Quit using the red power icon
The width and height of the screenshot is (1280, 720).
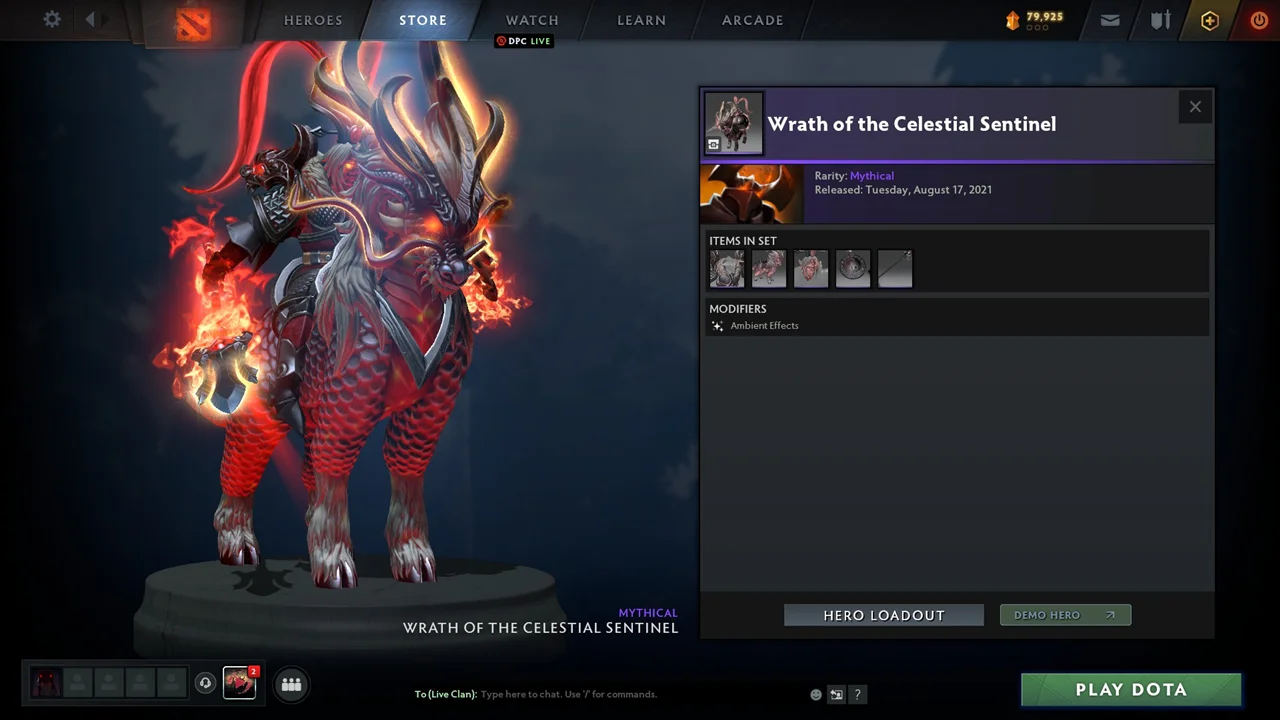[x=1259, y=20]
